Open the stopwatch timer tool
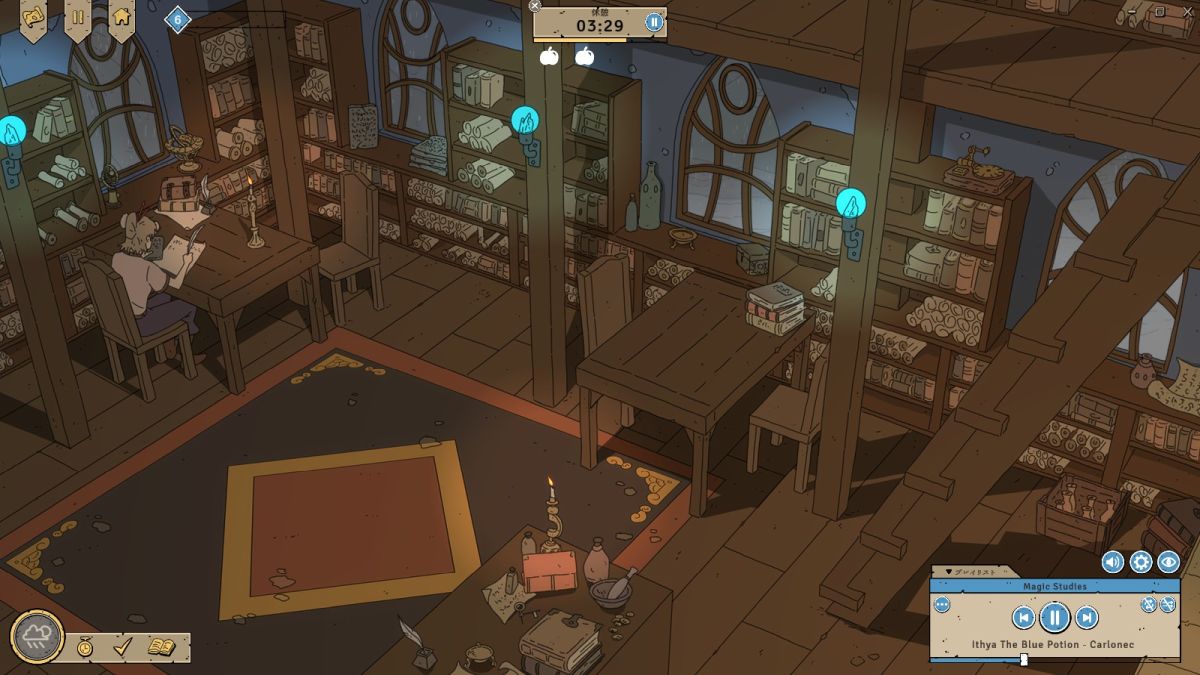This screenshot has width=1200, height=675. [86, 647]
